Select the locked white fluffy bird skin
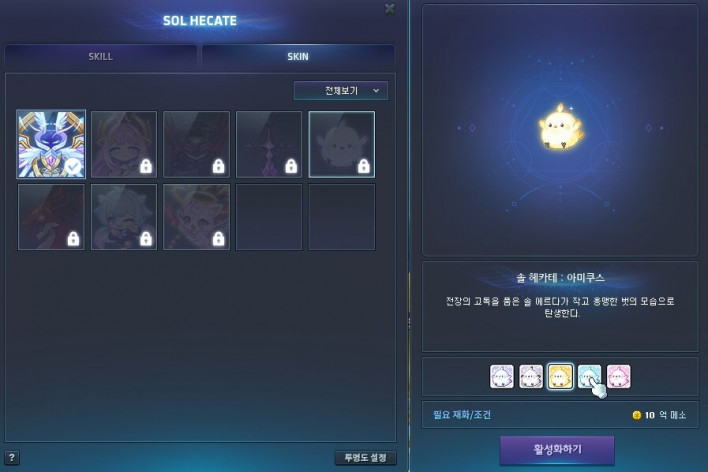This screenshot has width=708, height=472. click(x=342, y=144)
